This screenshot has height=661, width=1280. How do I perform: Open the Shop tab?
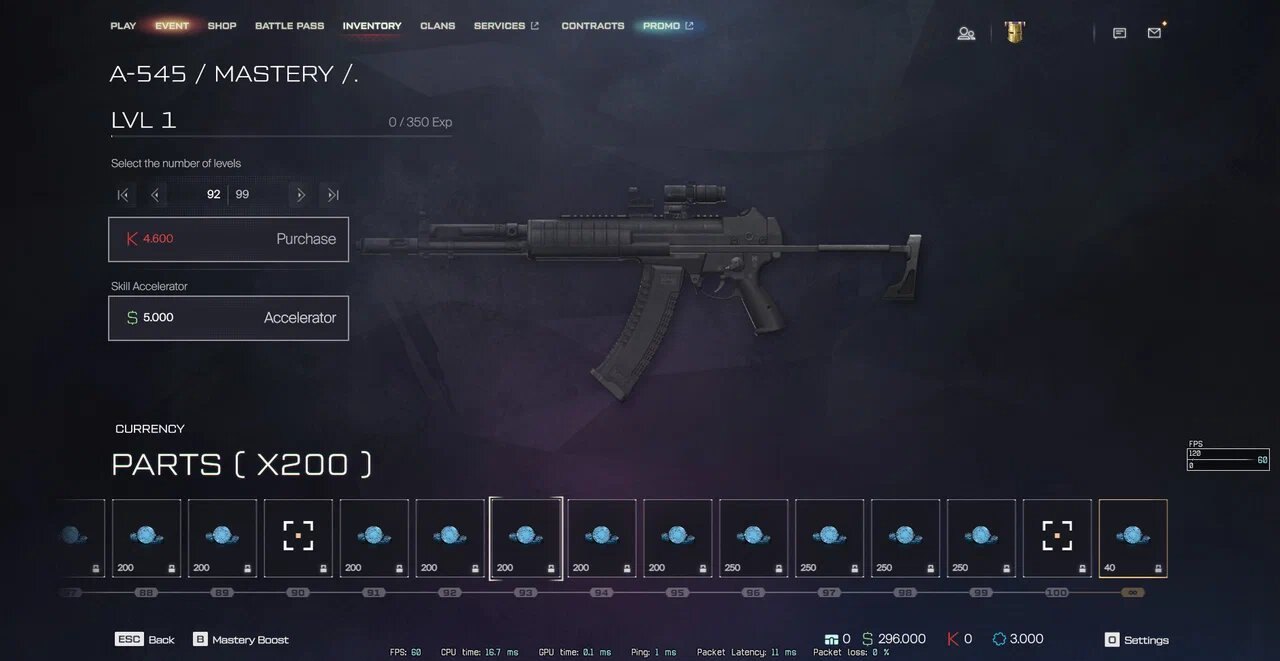222,26
